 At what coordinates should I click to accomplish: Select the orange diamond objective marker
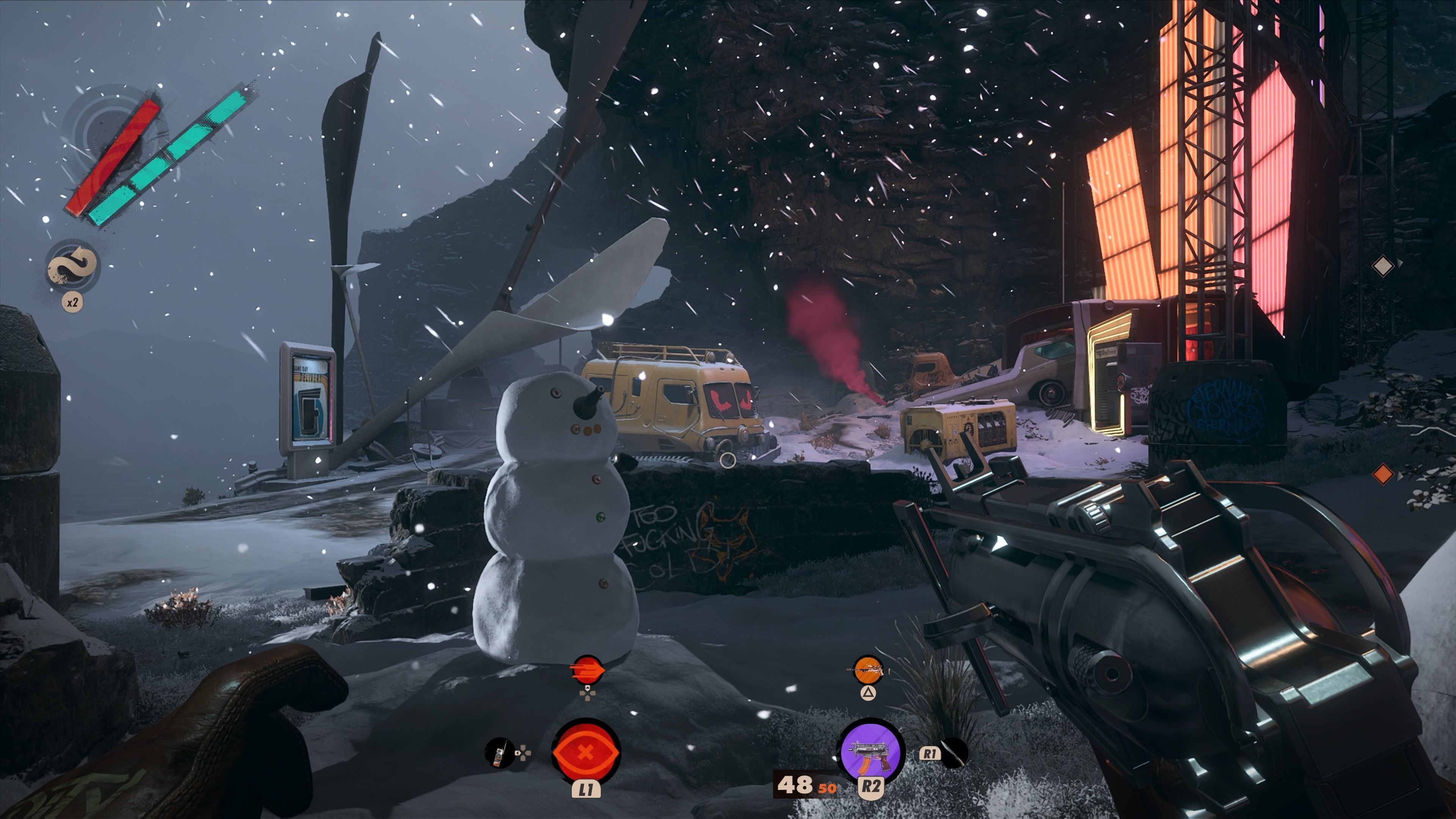[1382, 474]
